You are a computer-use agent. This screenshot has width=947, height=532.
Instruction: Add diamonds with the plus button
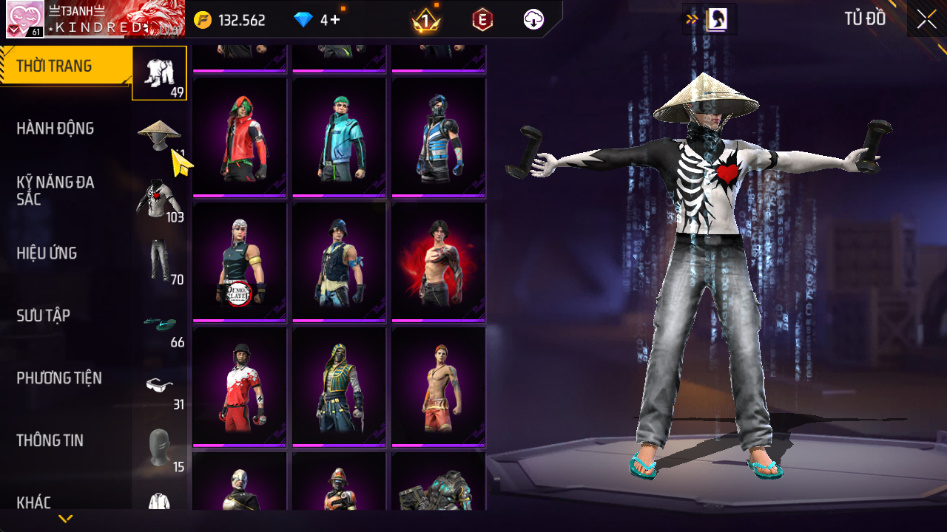[335, 19]
